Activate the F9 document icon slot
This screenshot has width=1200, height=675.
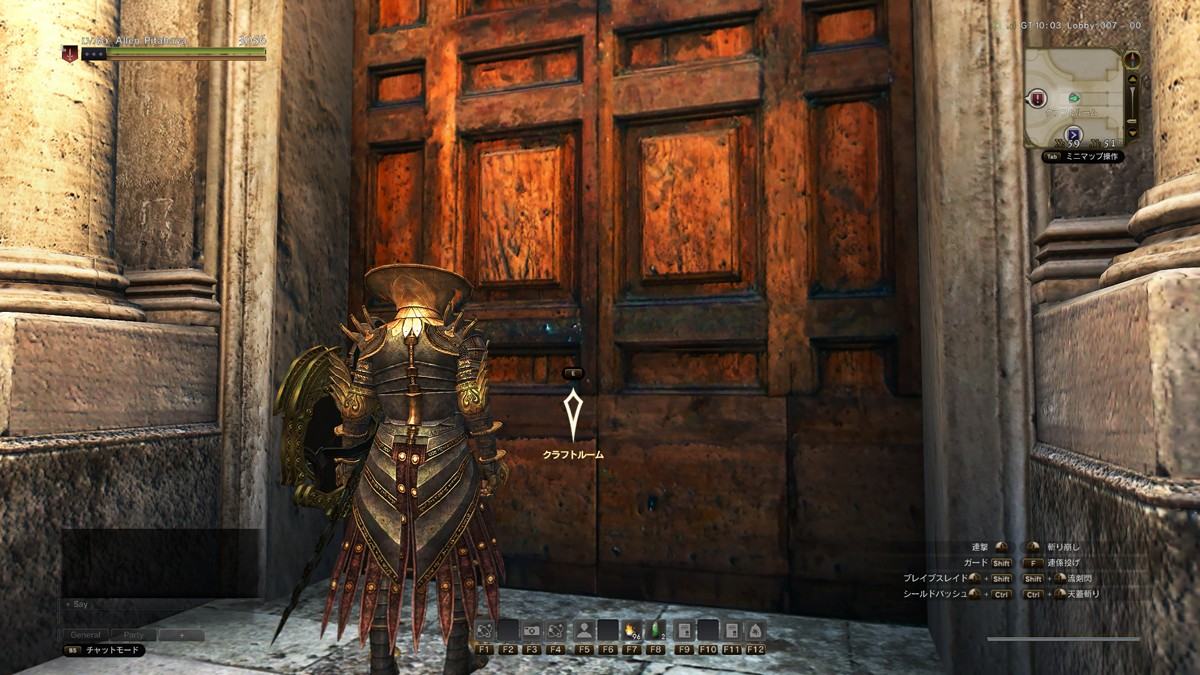[684, 631]
